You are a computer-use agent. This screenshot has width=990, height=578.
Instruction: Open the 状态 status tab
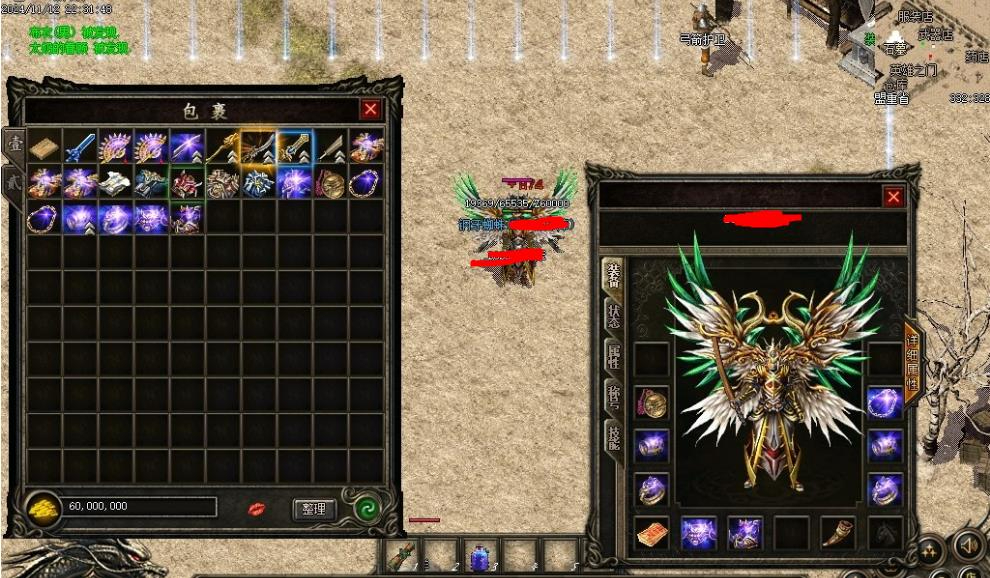pyautogui.click(x=613, y=317)
